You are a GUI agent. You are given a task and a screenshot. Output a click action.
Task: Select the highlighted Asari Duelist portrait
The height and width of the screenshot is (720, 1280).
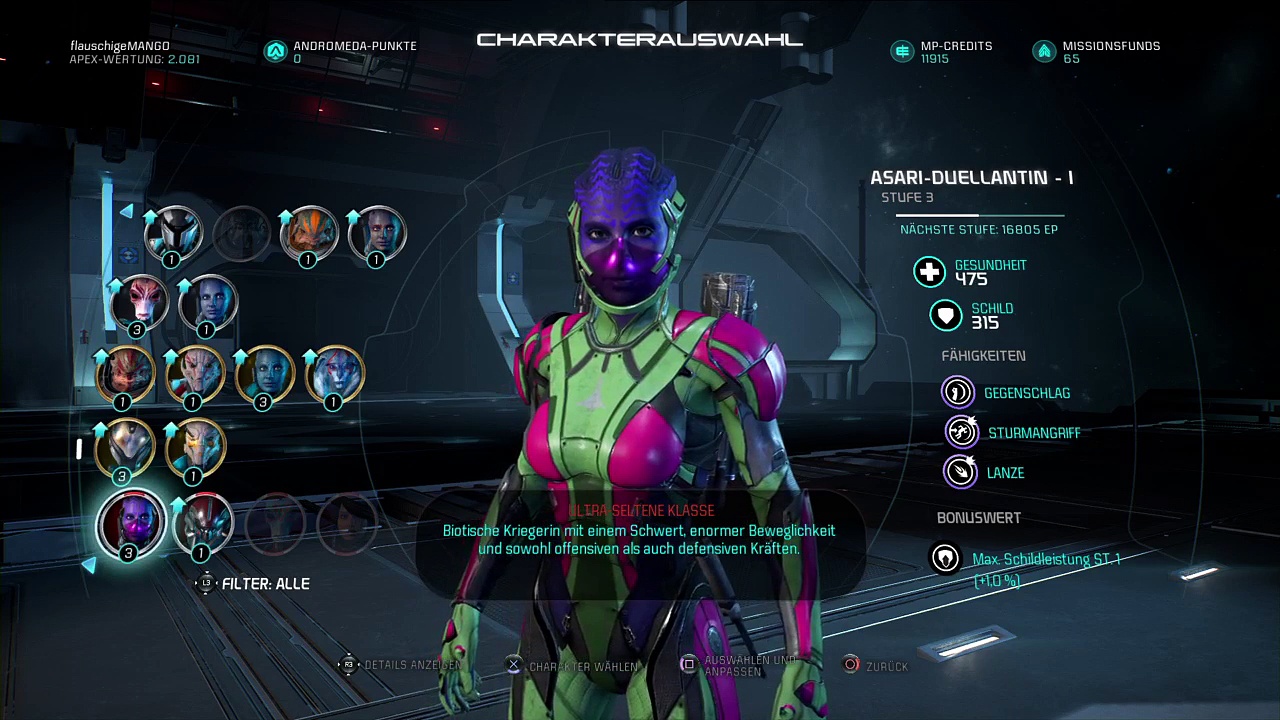130,522
